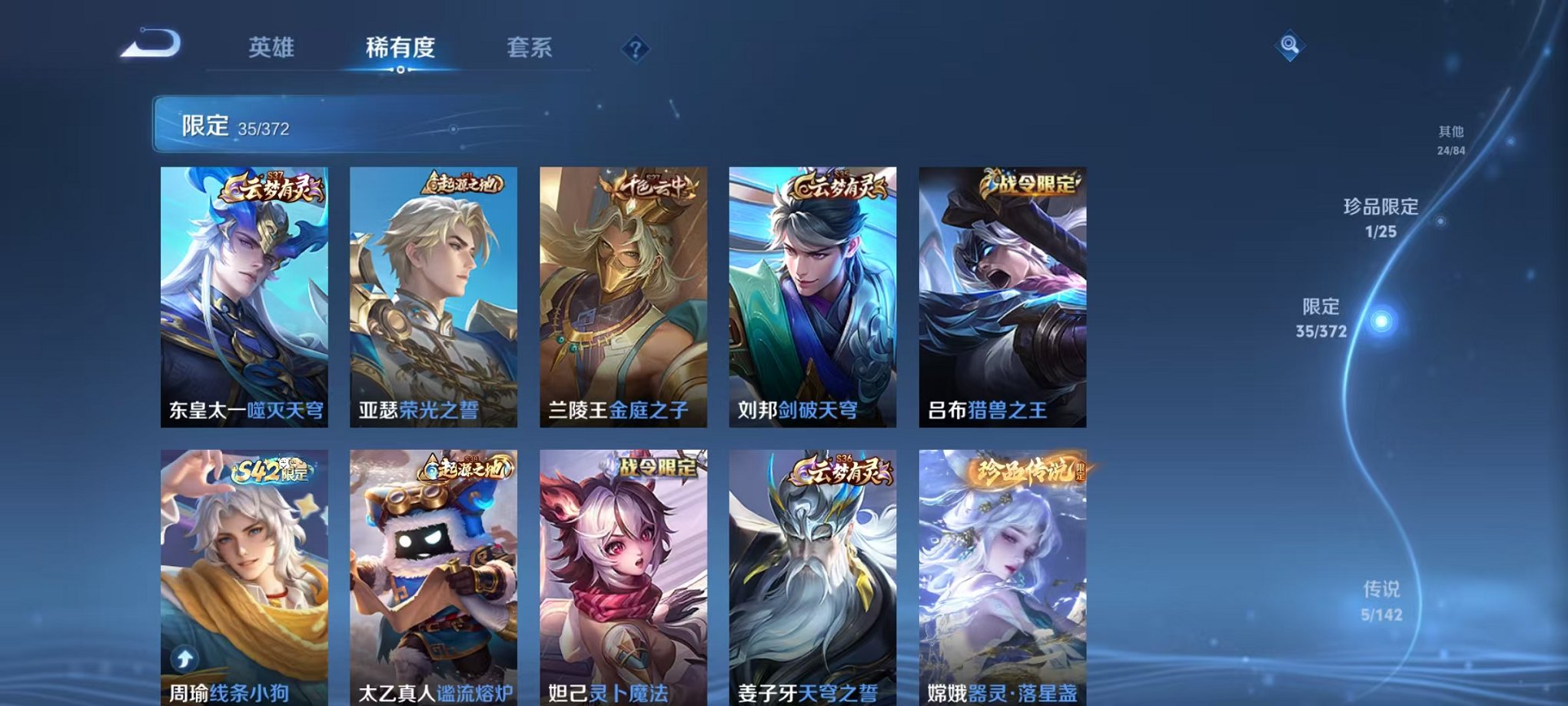Switch to the 英雄 tab

tap(273, 48)
